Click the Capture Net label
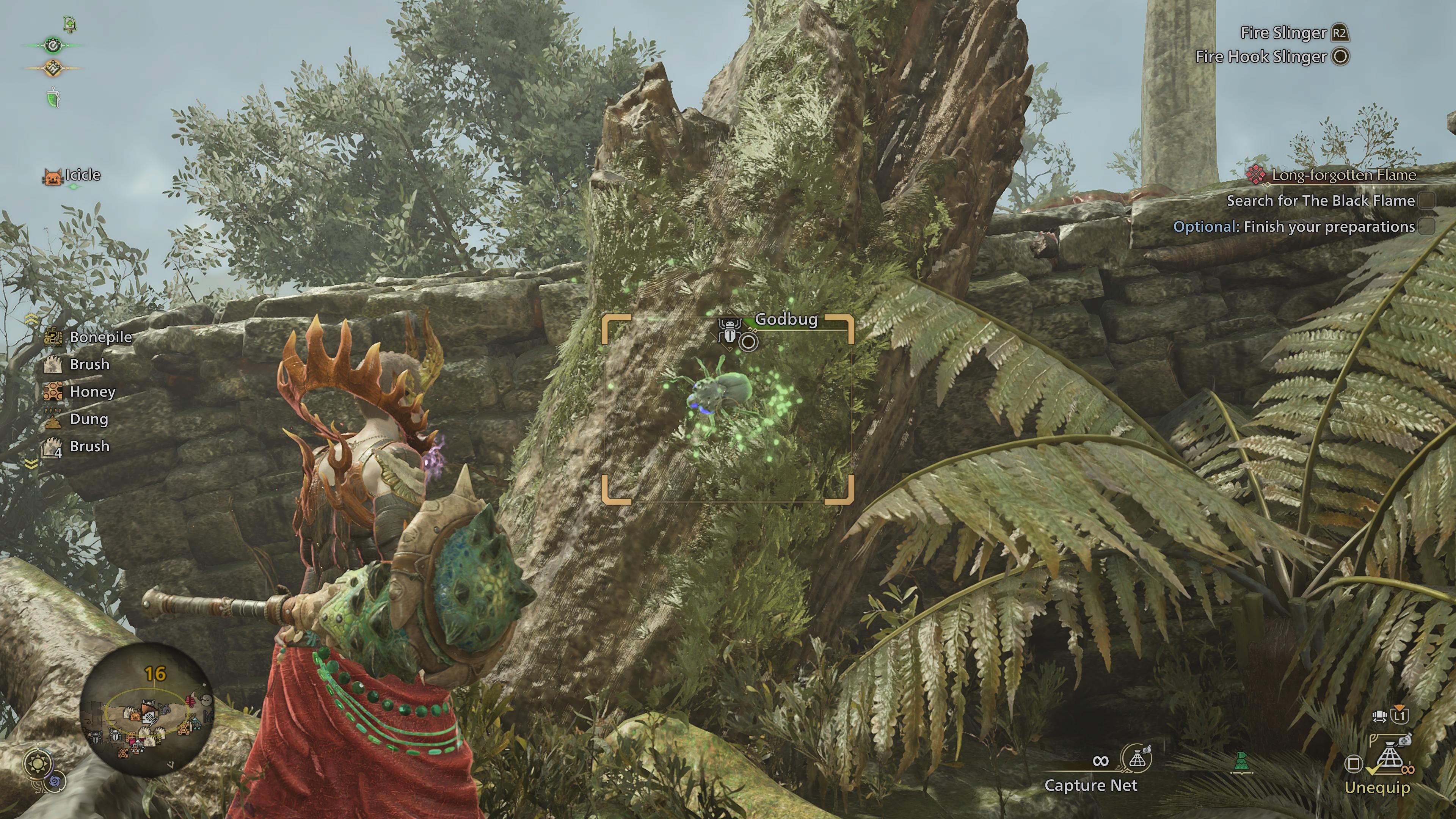This screenshot has width=1456, height=819. [1091, 786]
